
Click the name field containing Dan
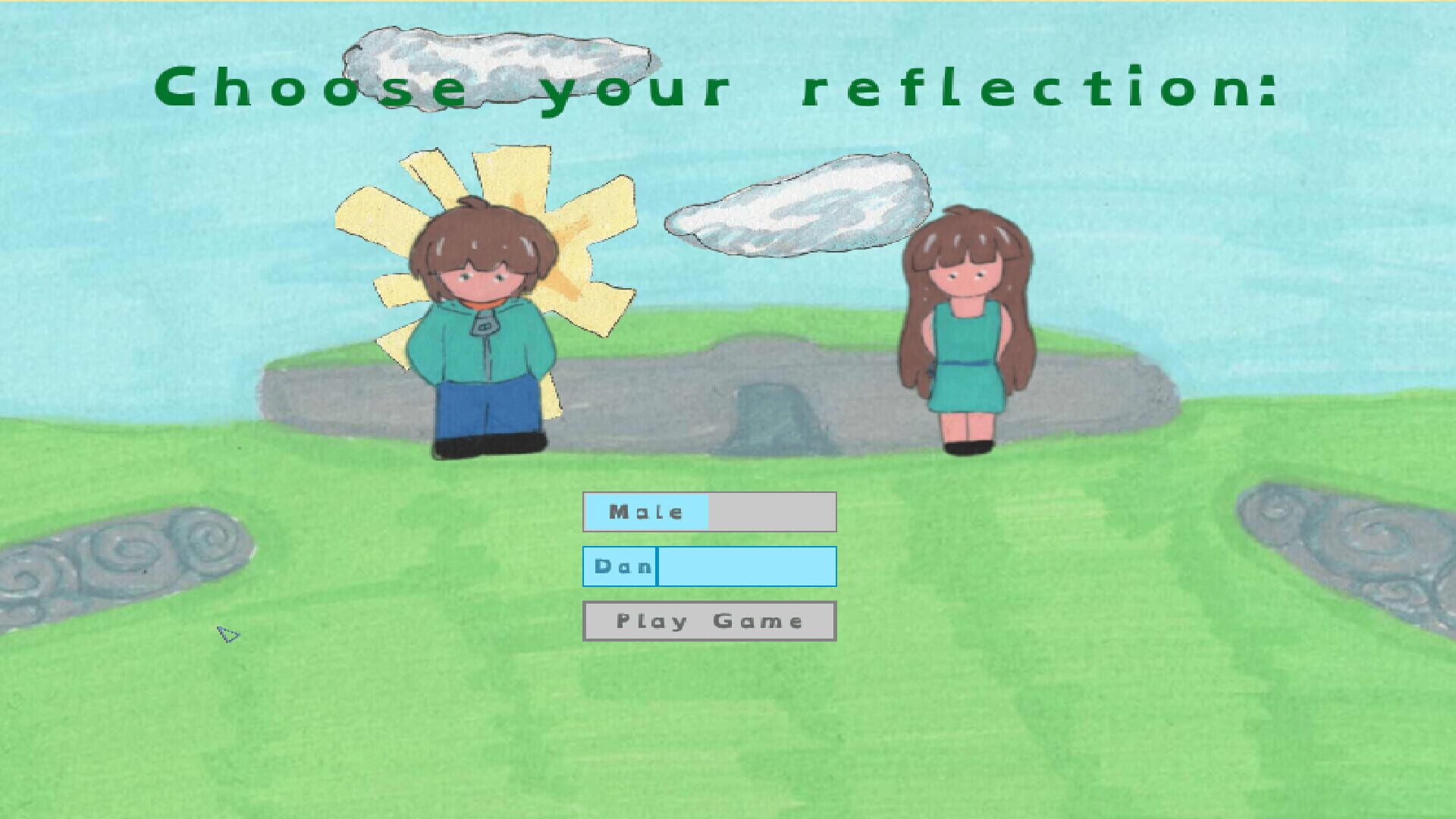[x=709, y=566]
